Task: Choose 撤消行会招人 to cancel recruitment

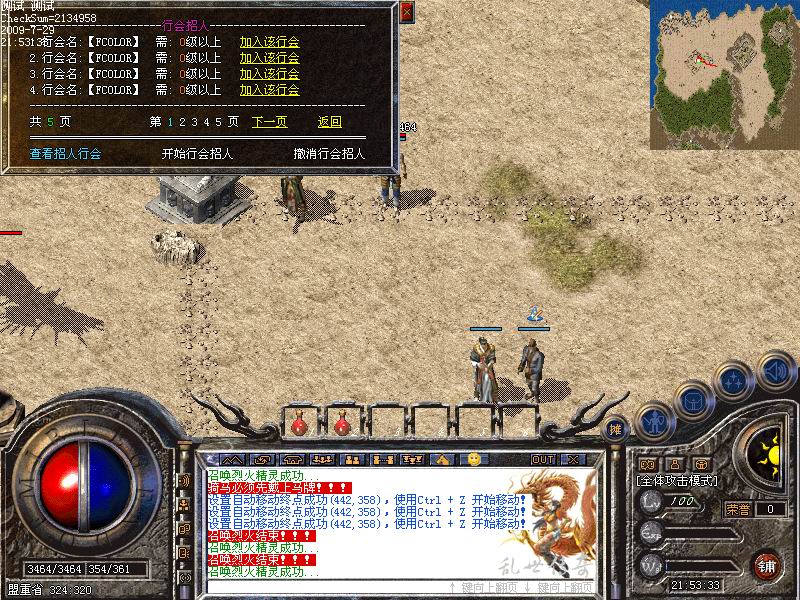Action: tap(329, 154)
